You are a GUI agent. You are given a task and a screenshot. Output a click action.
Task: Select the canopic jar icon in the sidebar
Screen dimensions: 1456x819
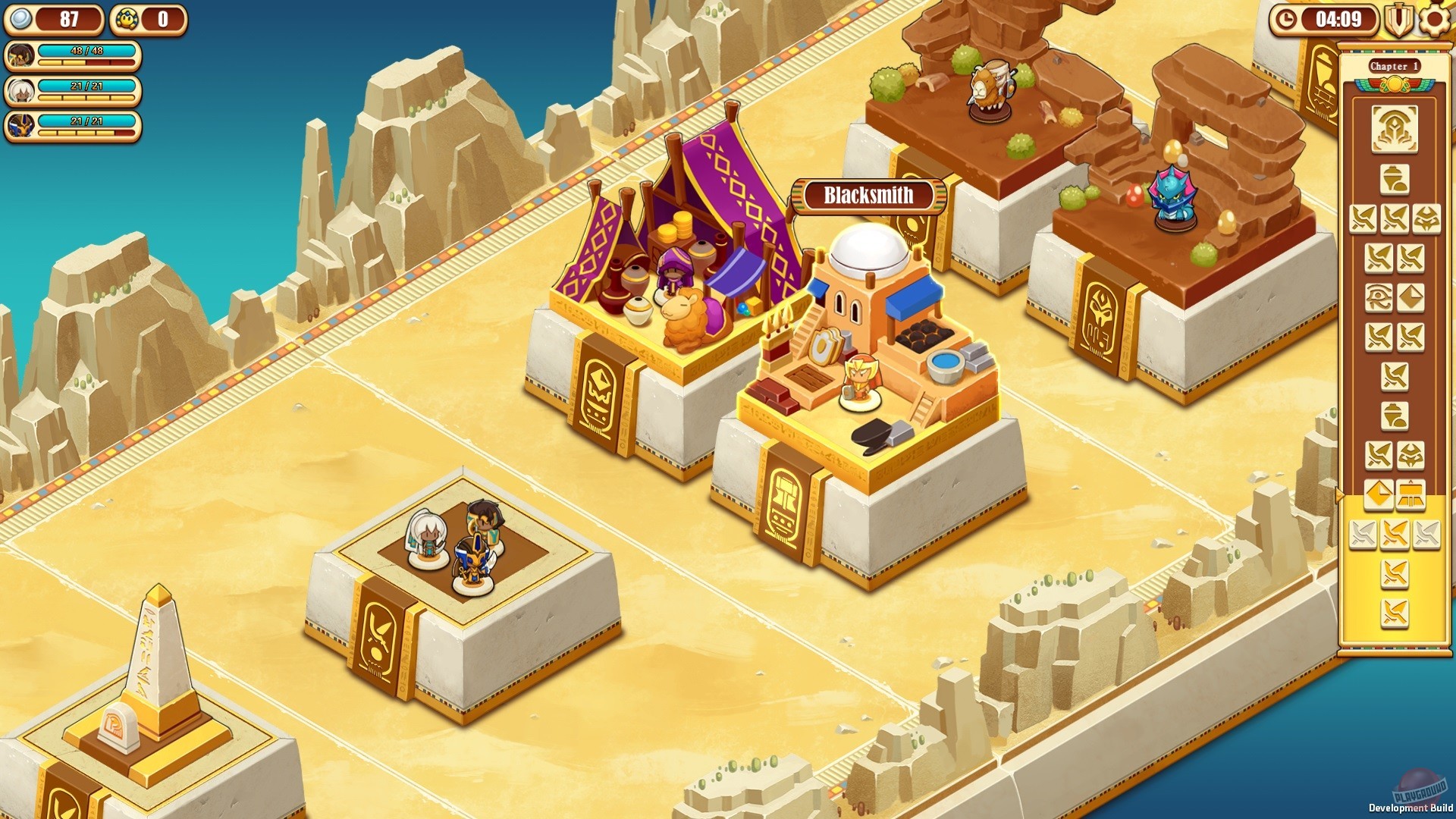click(x=1394, y=179)
